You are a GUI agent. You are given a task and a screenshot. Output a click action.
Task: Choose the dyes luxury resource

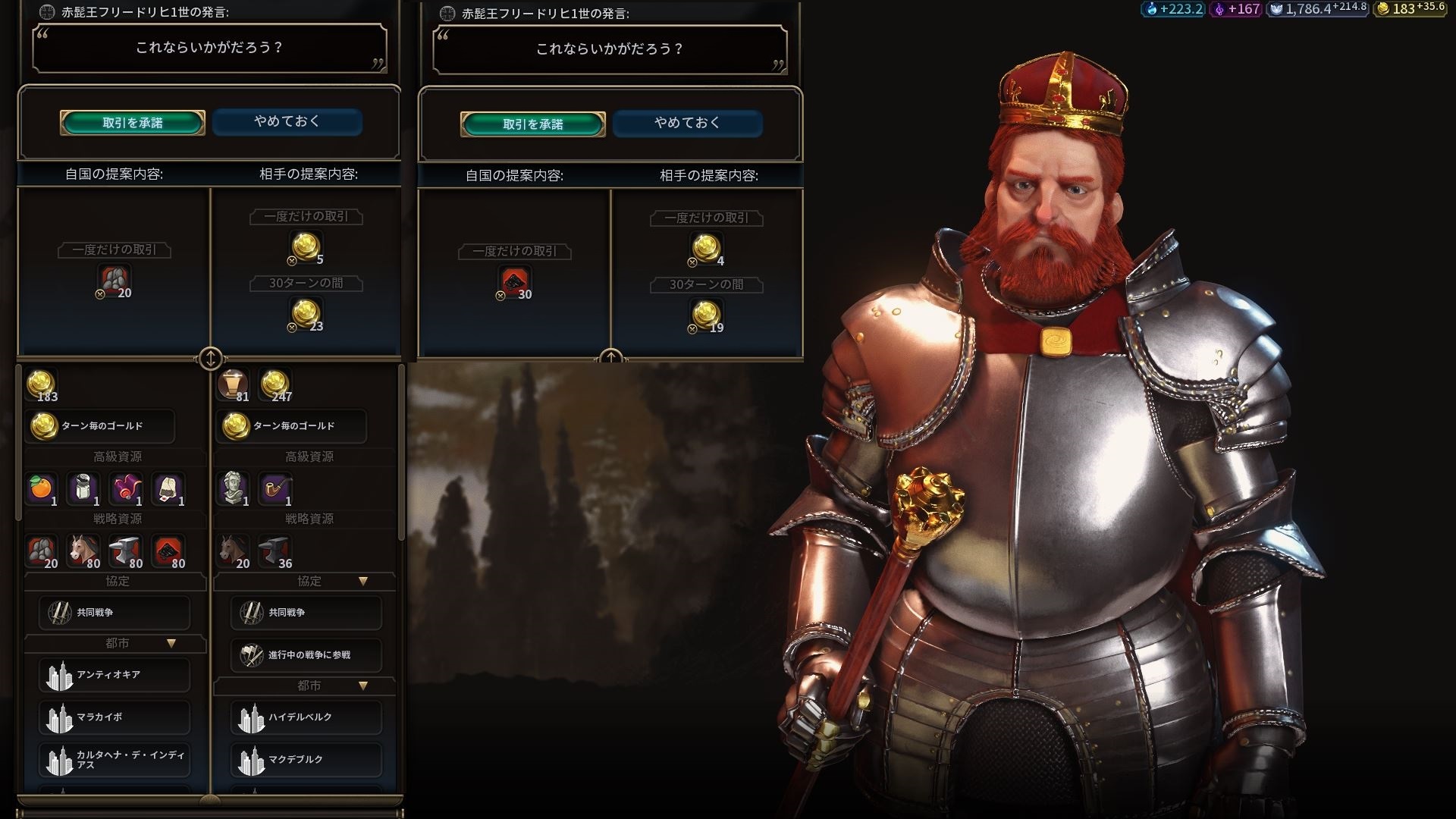tap(126, 488)
